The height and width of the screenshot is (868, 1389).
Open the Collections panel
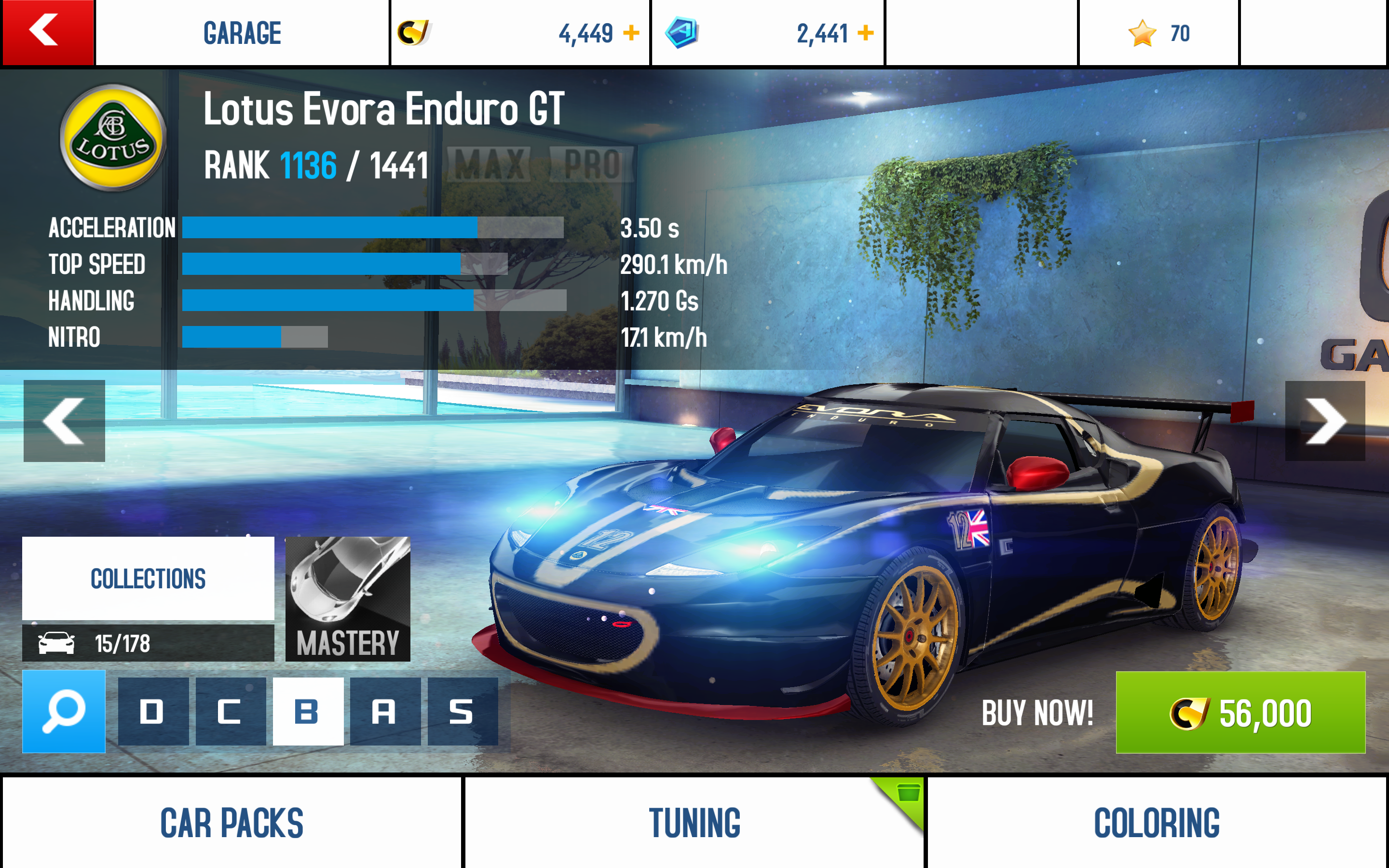click(x=148, y=579)
